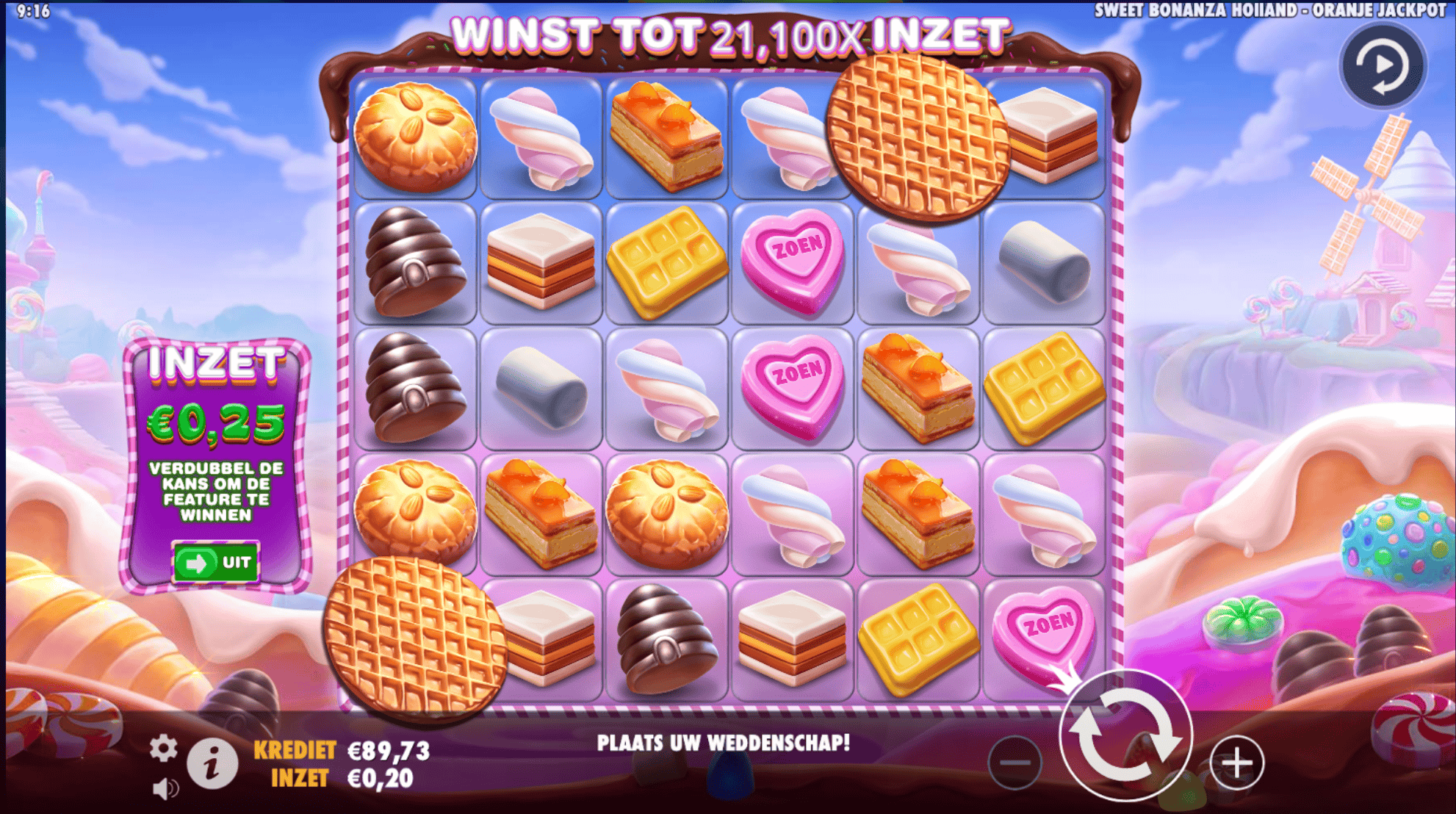Click the plus icon to raise the bet

[x=1238, y=762]
